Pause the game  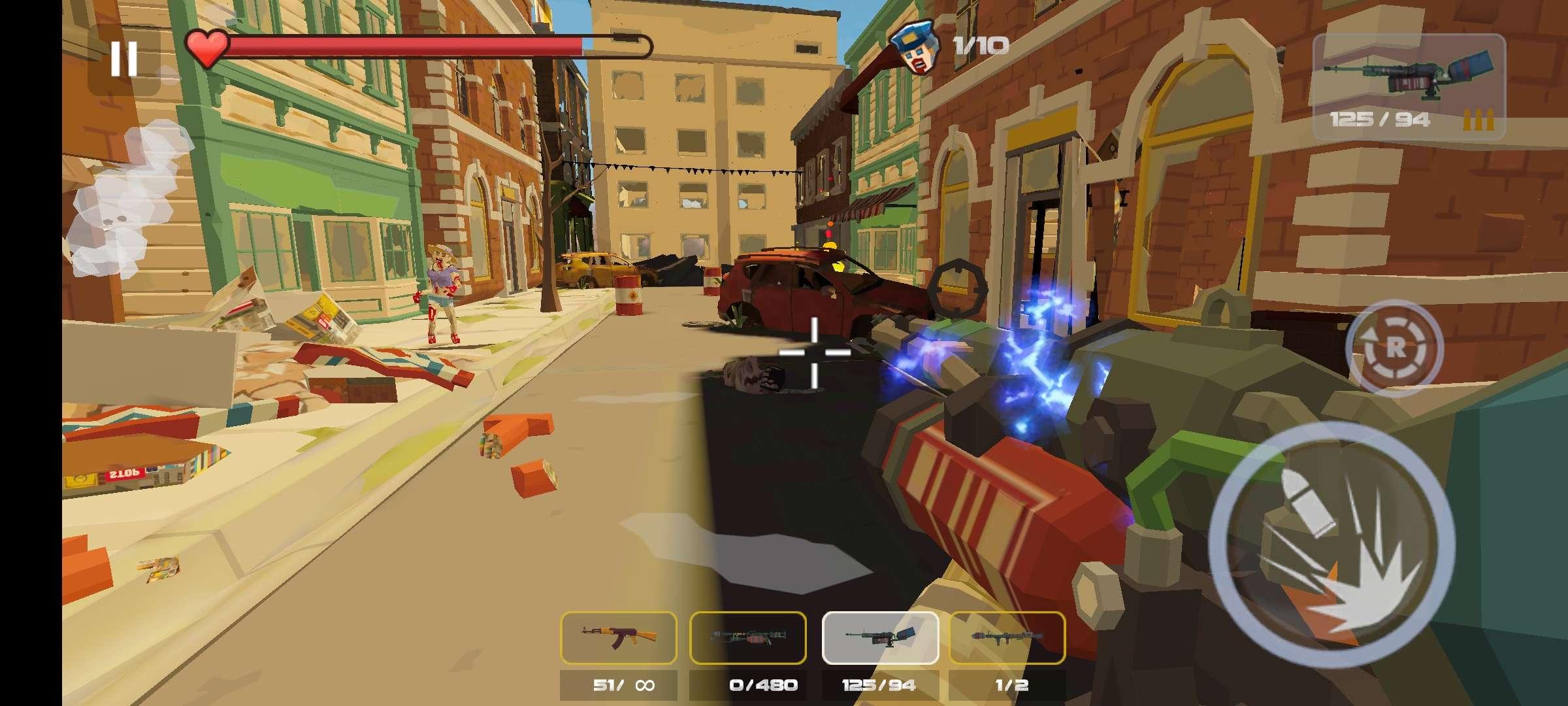coord(123,59)
